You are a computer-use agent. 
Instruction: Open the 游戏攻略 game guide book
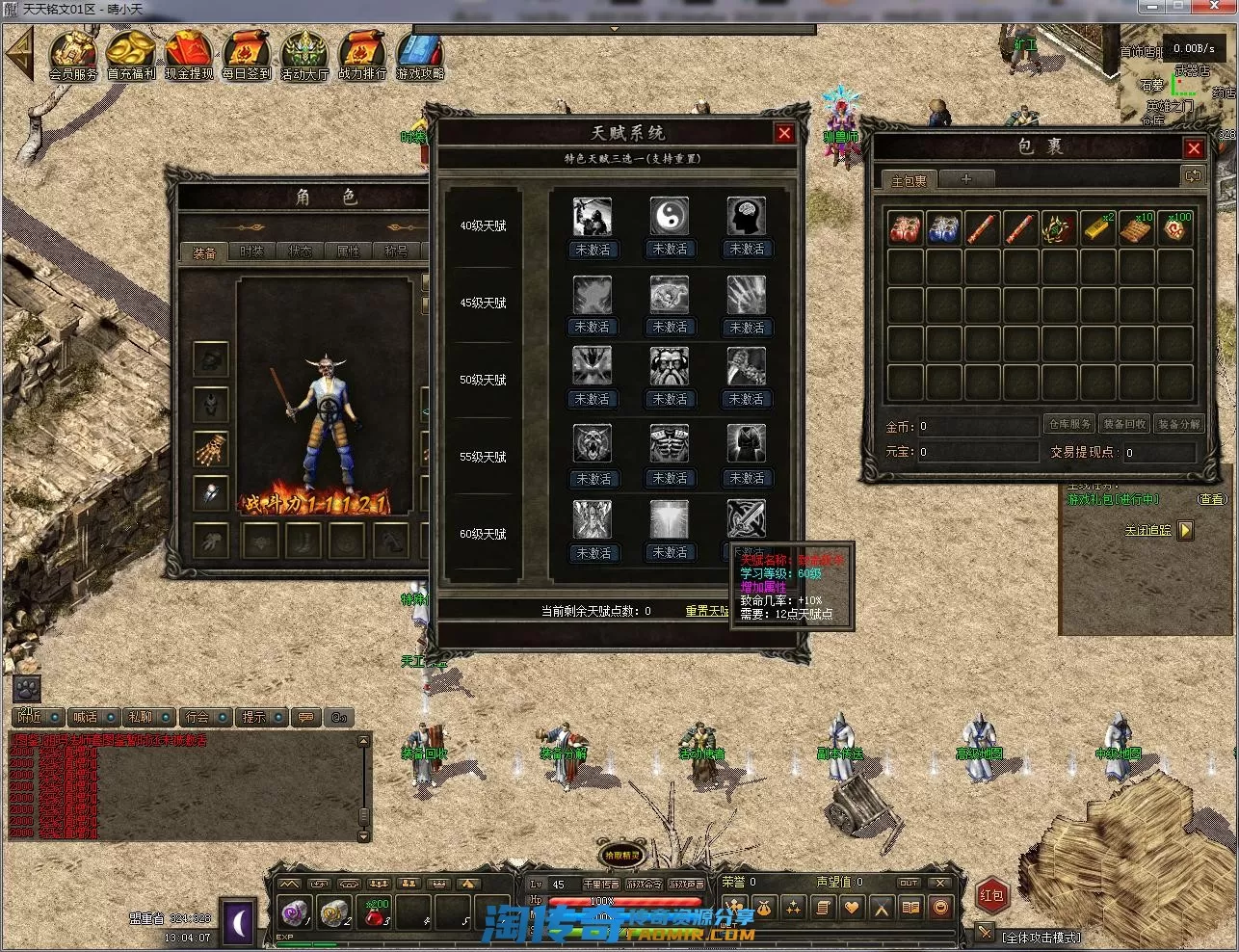point(420,54)
